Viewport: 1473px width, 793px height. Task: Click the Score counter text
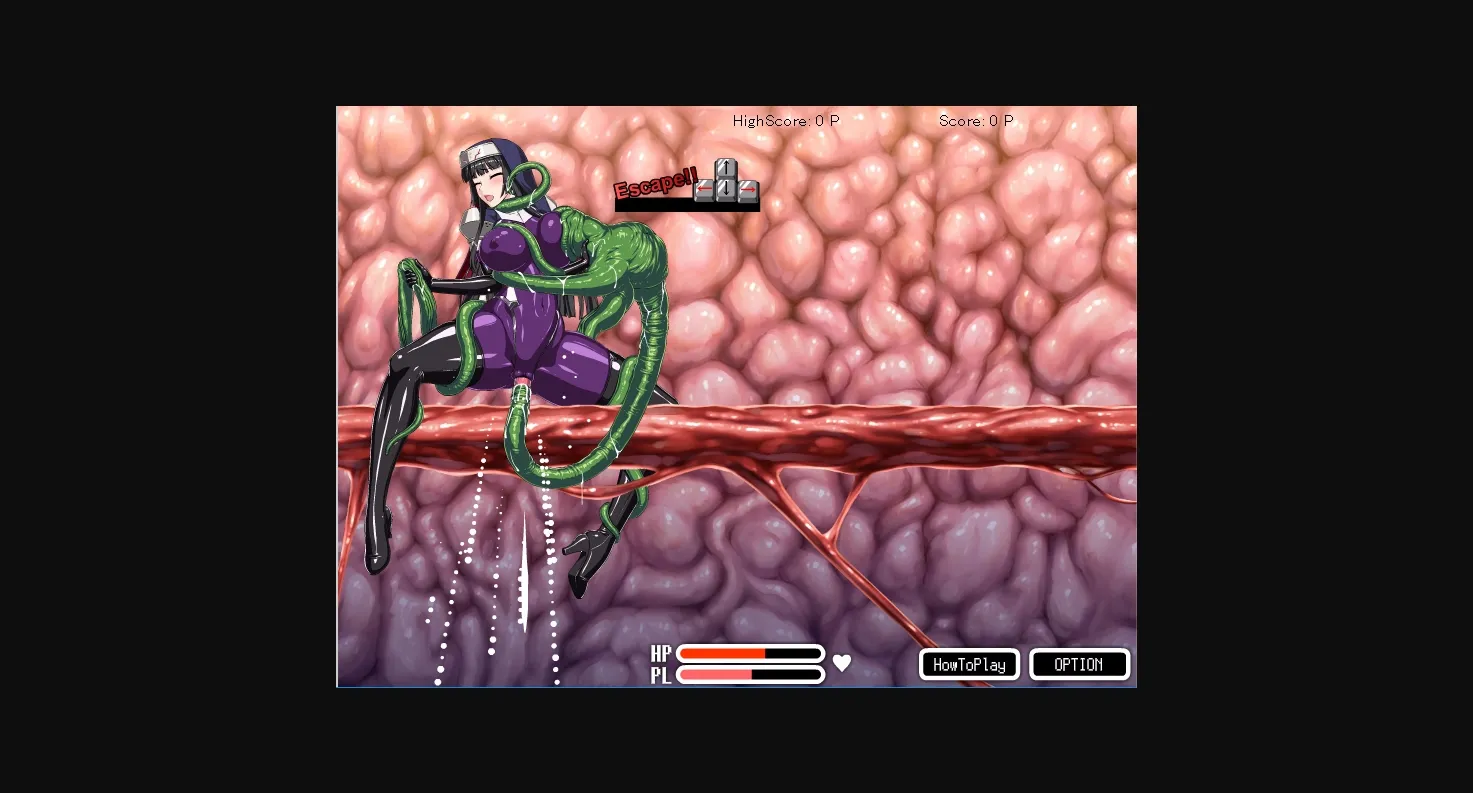976,121
